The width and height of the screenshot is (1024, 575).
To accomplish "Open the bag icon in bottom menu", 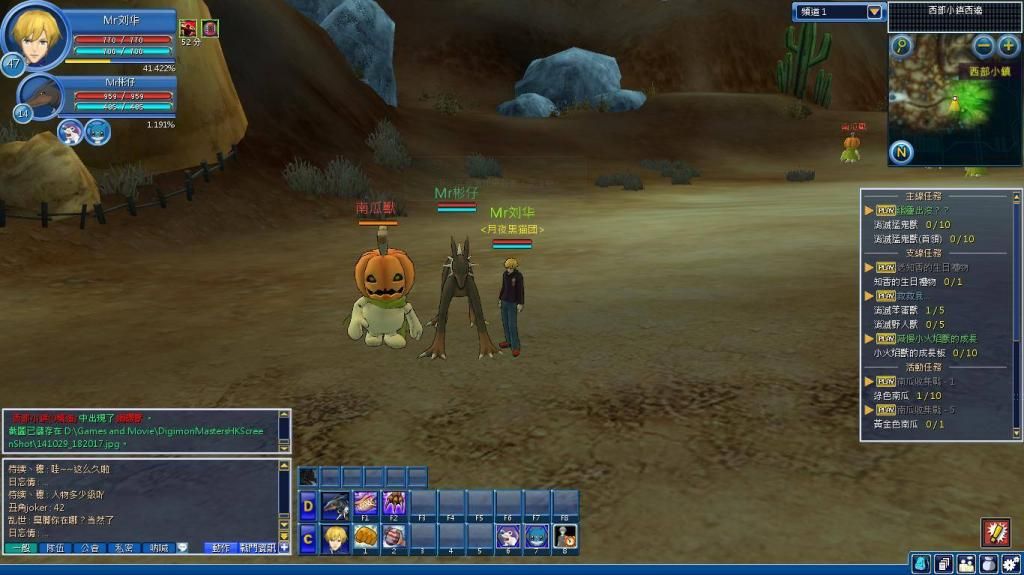I will point(988,564).
